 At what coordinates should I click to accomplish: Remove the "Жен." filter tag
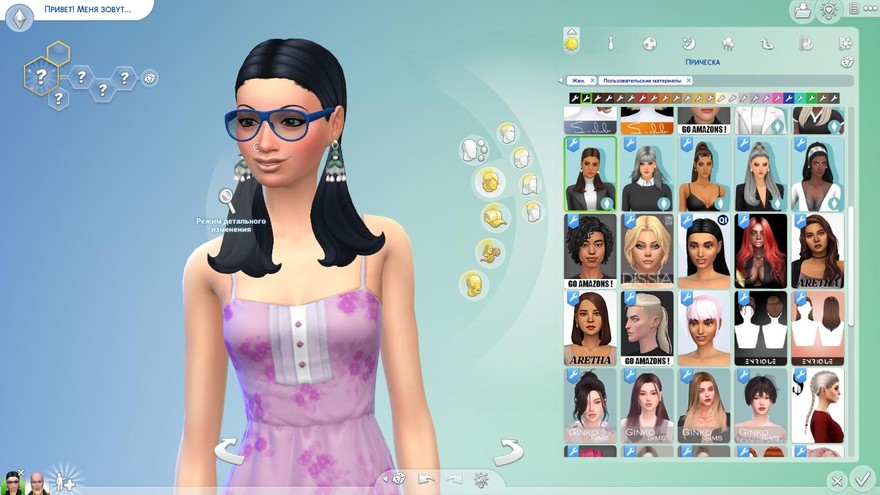[592, 80]
